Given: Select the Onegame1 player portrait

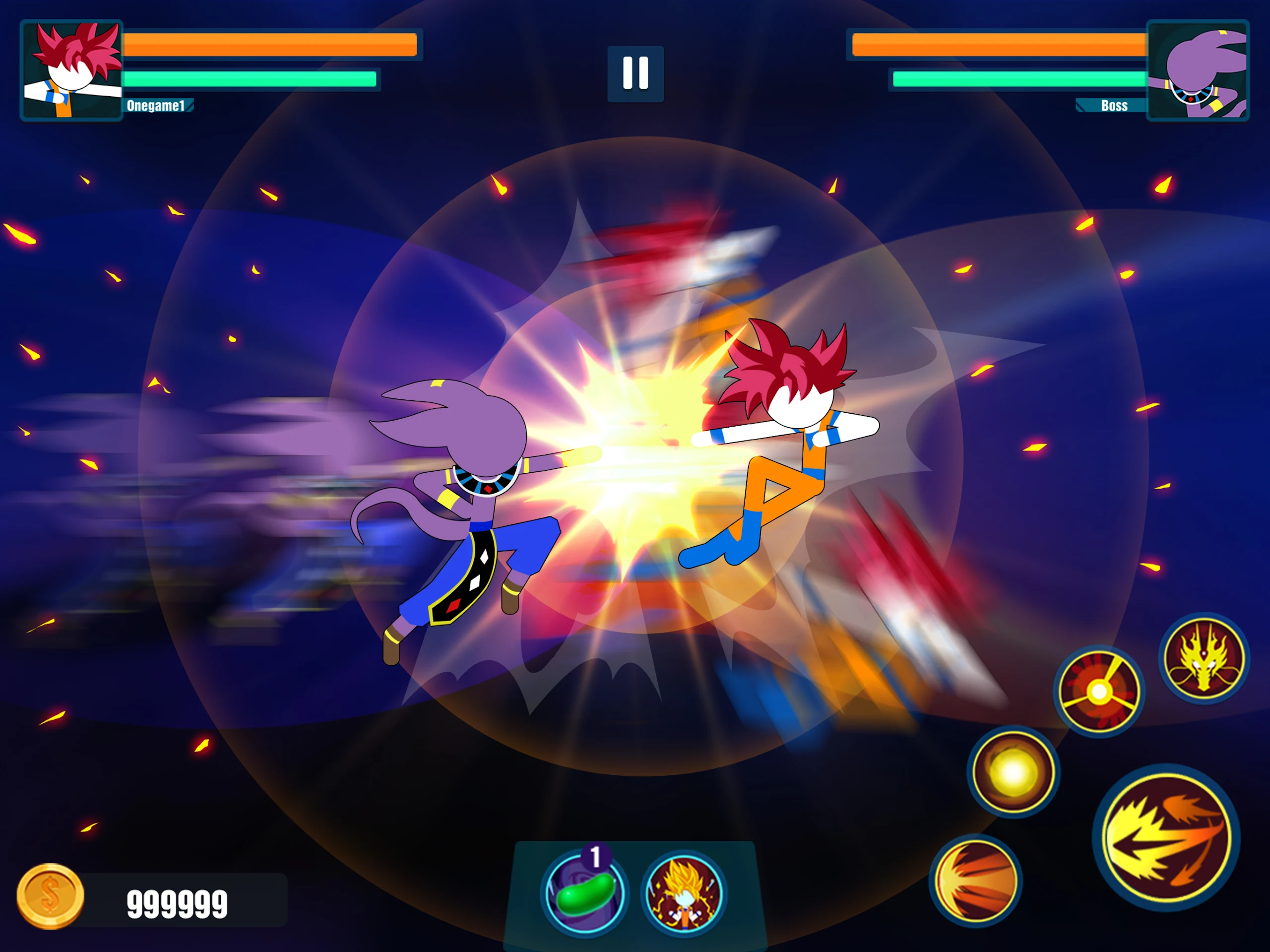Looking at the screenshot, I should [x=72, y=70].
